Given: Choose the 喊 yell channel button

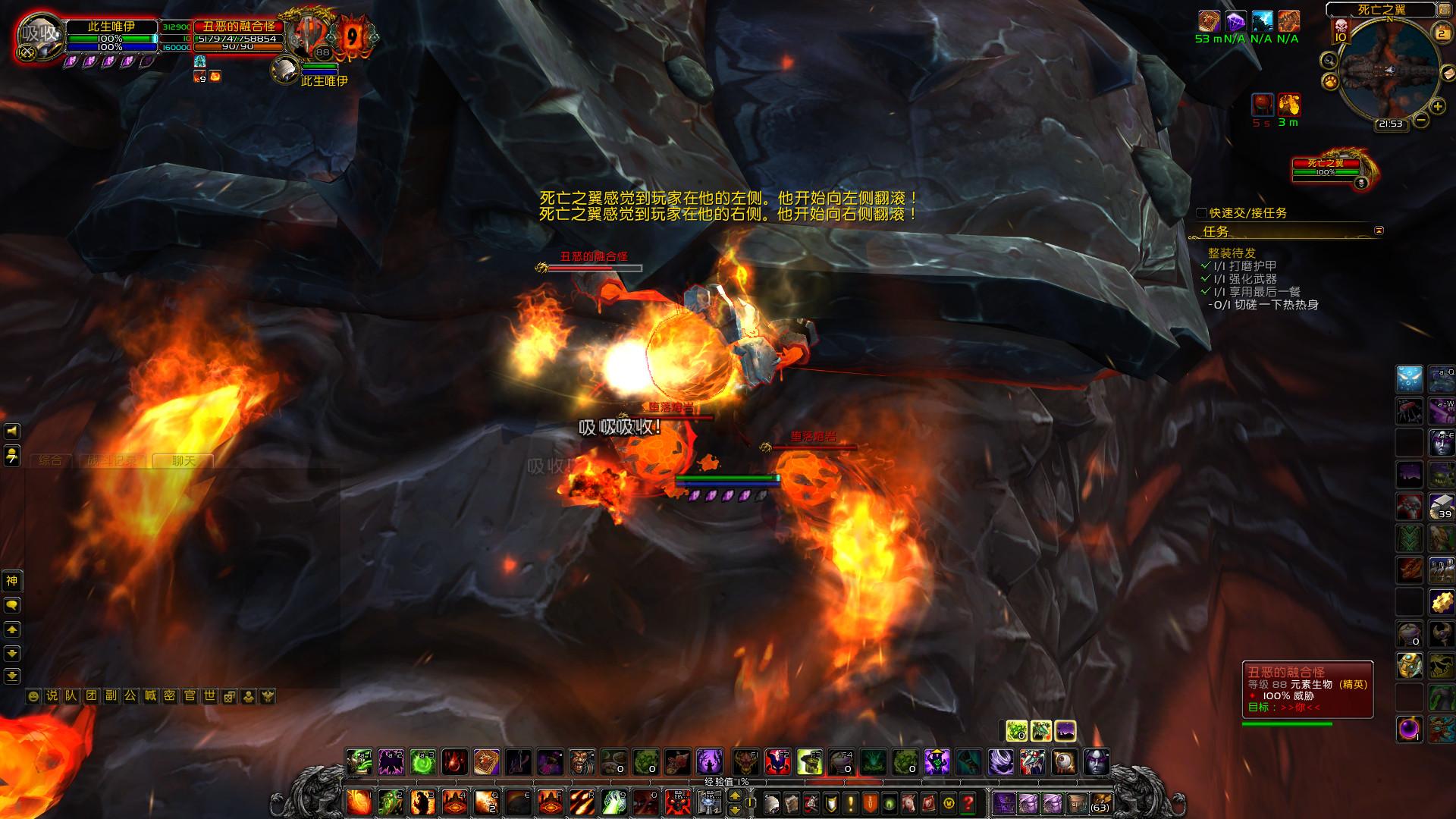Looking at the screenshot, I should [x=150, y=695].
